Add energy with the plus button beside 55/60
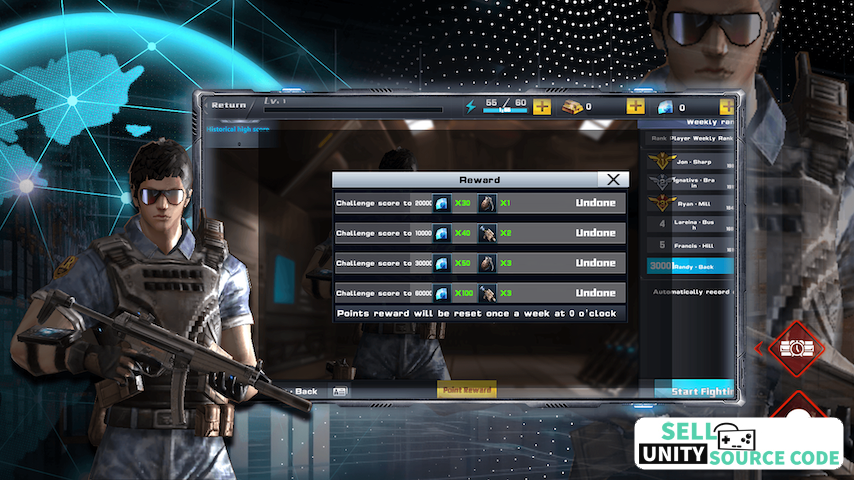This screenshot has width=854, height=480. click(x=542, y=106)
